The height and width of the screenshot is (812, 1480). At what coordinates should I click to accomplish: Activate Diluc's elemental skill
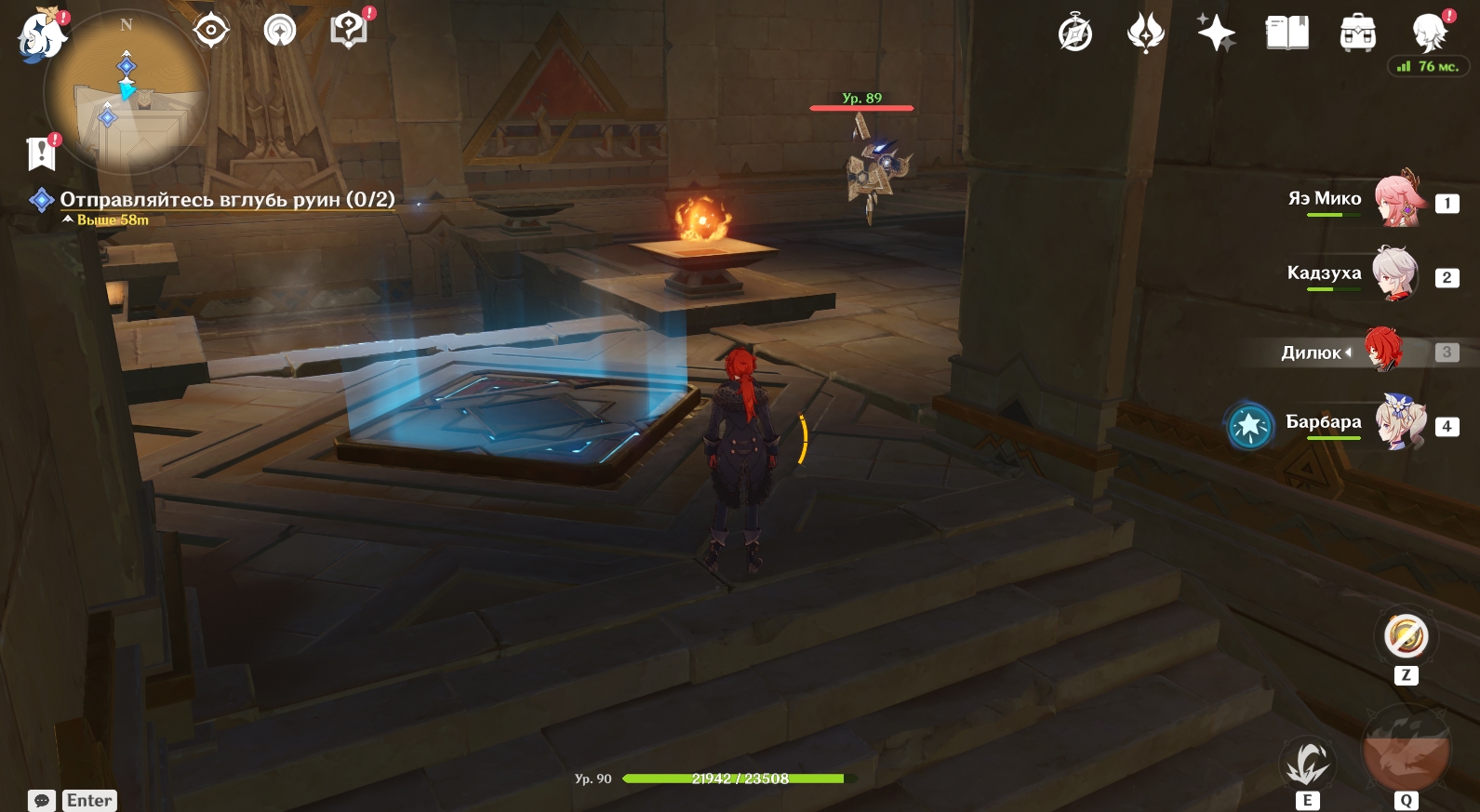1307,763
